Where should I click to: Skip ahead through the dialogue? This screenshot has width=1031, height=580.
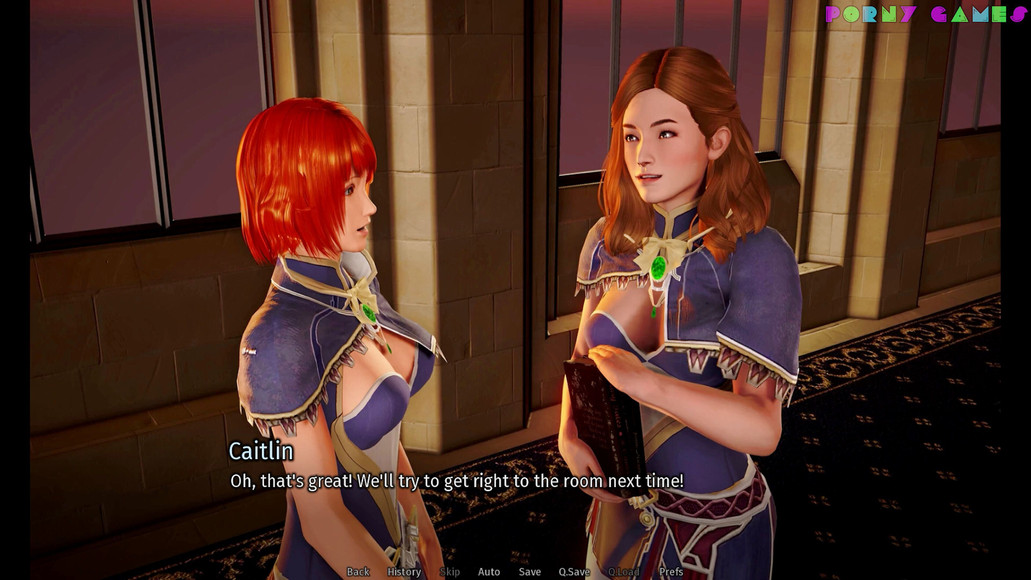tap(450, 572)
